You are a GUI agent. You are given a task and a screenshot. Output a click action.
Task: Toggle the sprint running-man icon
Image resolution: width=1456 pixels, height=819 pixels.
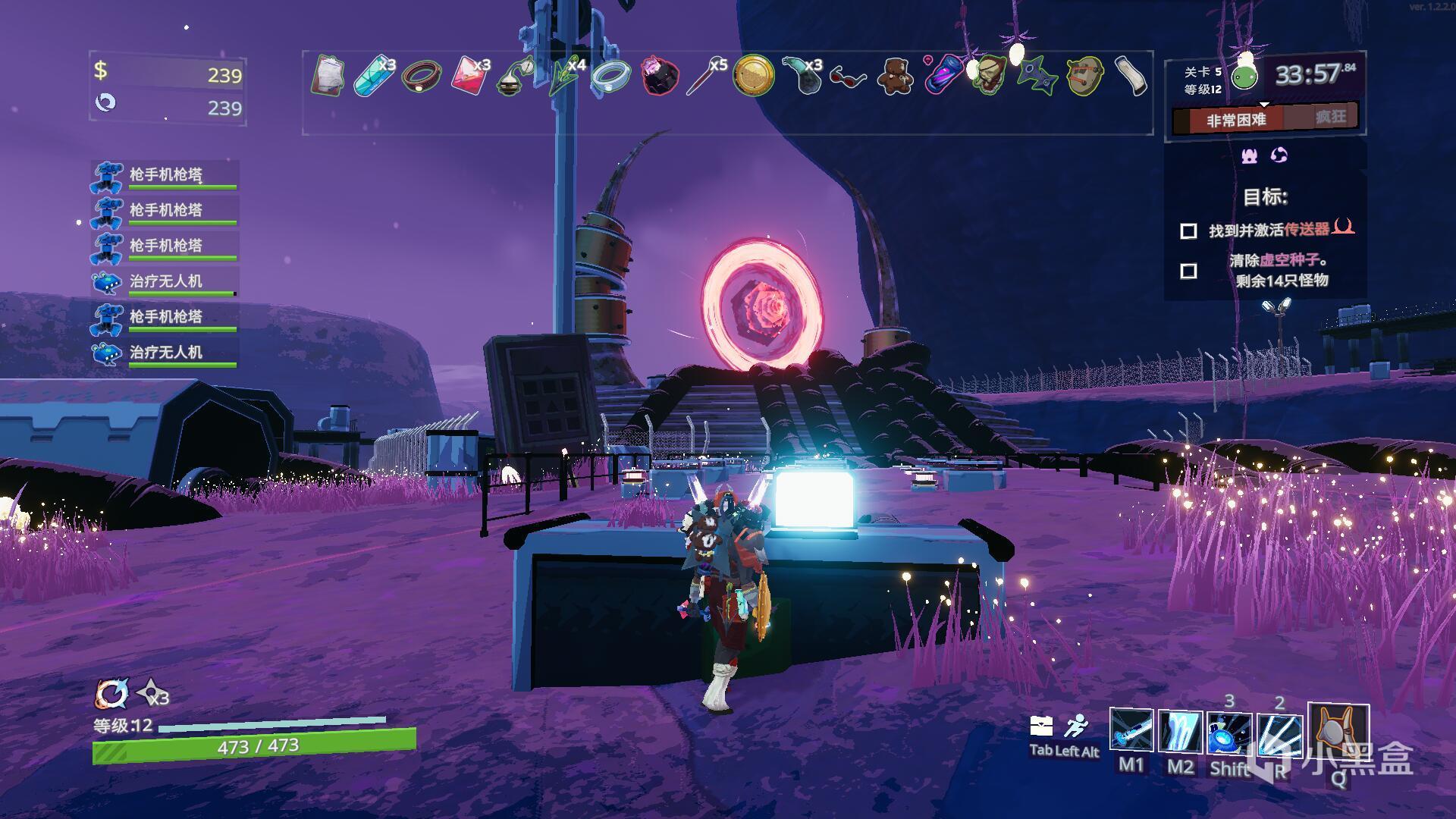[1075, 727]
